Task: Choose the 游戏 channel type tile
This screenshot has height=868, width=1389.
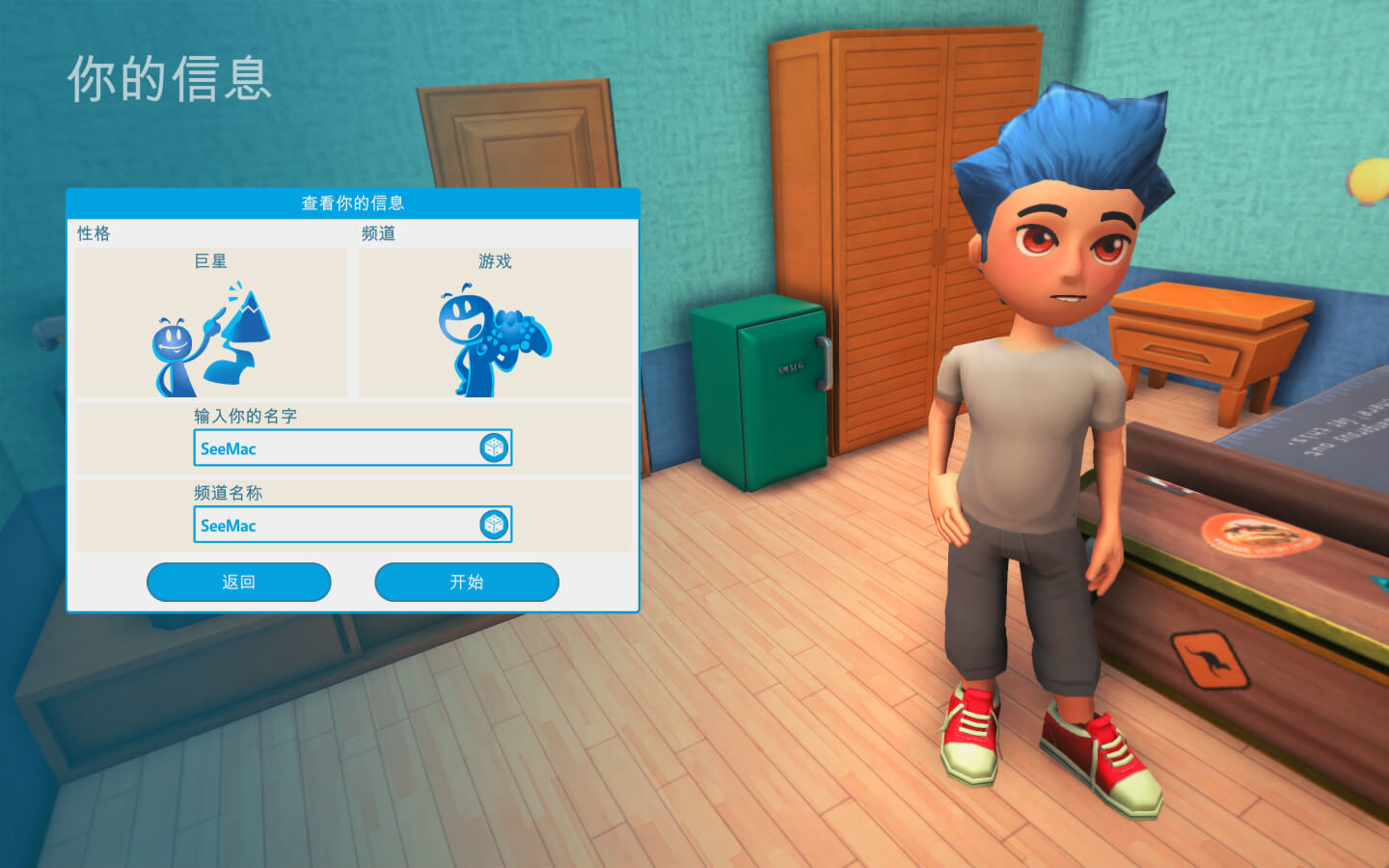Action: pos(496,323)
